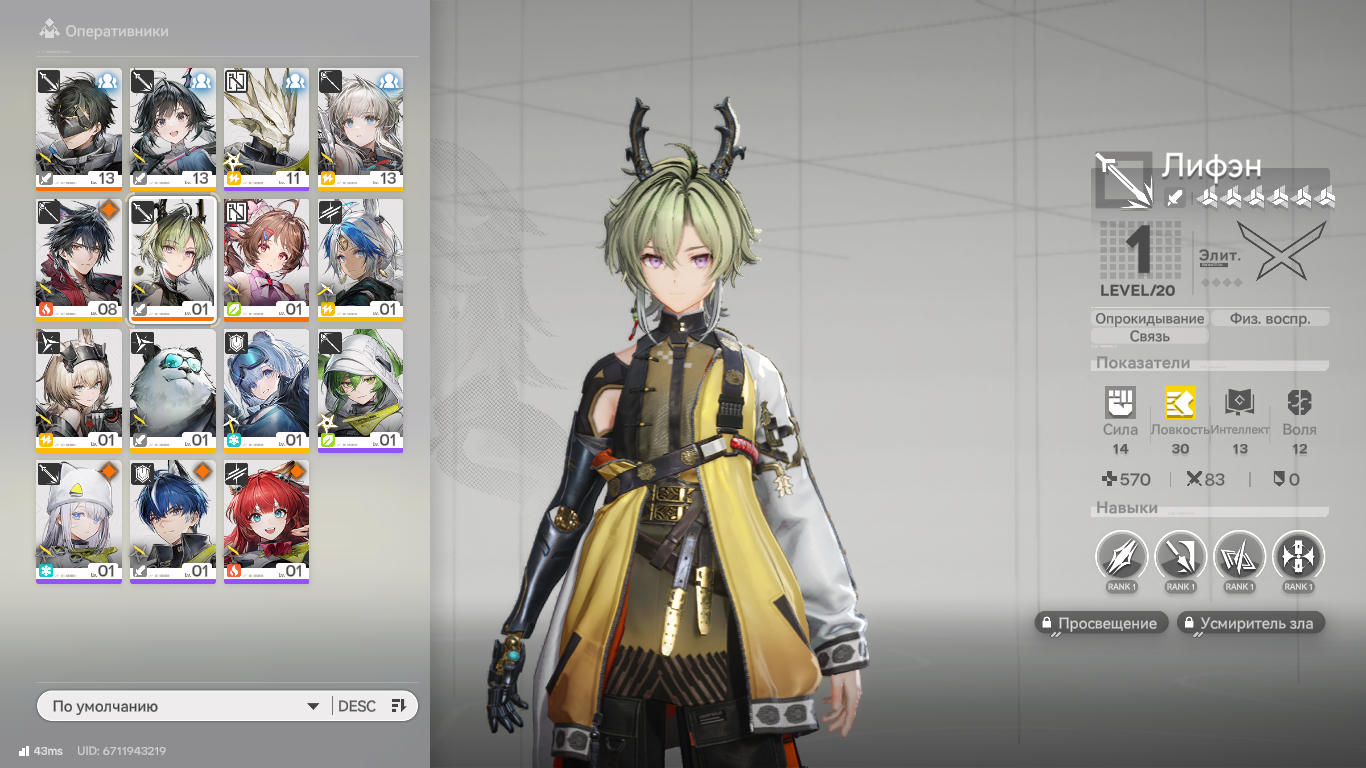This screenshot has height=768, width=1366.
Task: Open the first skill icon with feather blades
Action: [x=1121, y=556]
